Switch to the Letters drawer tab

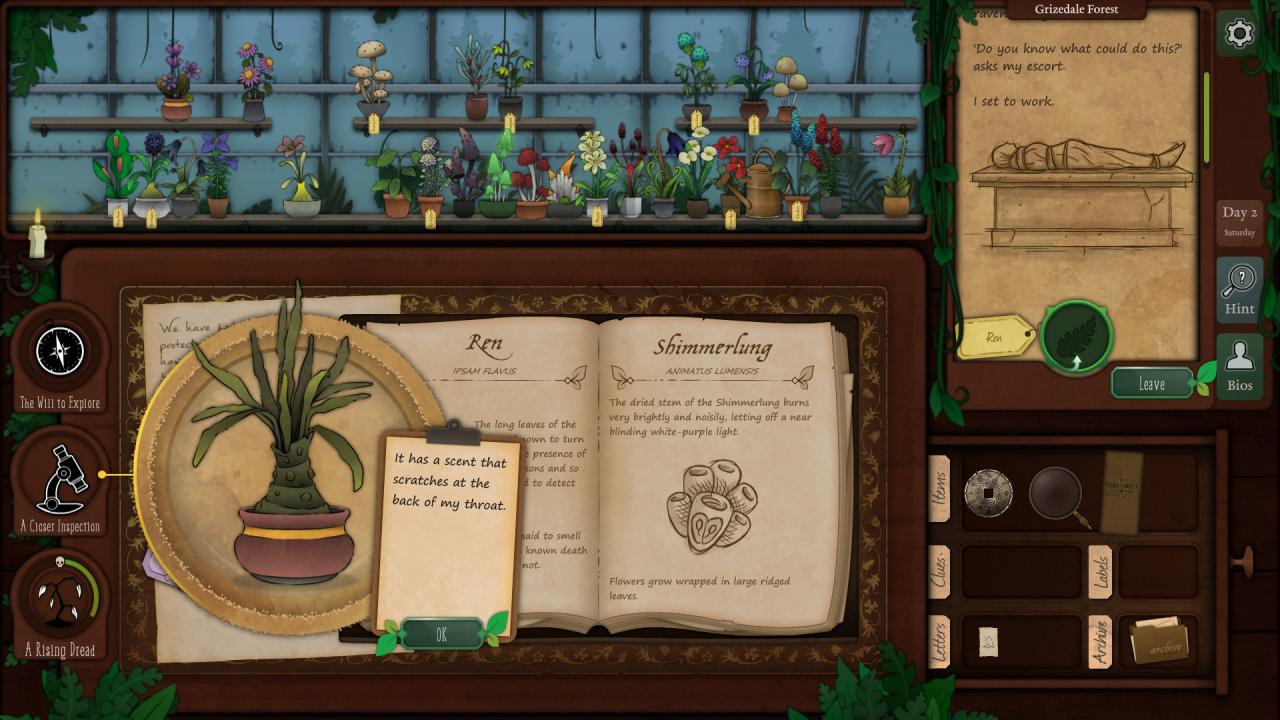939,643
